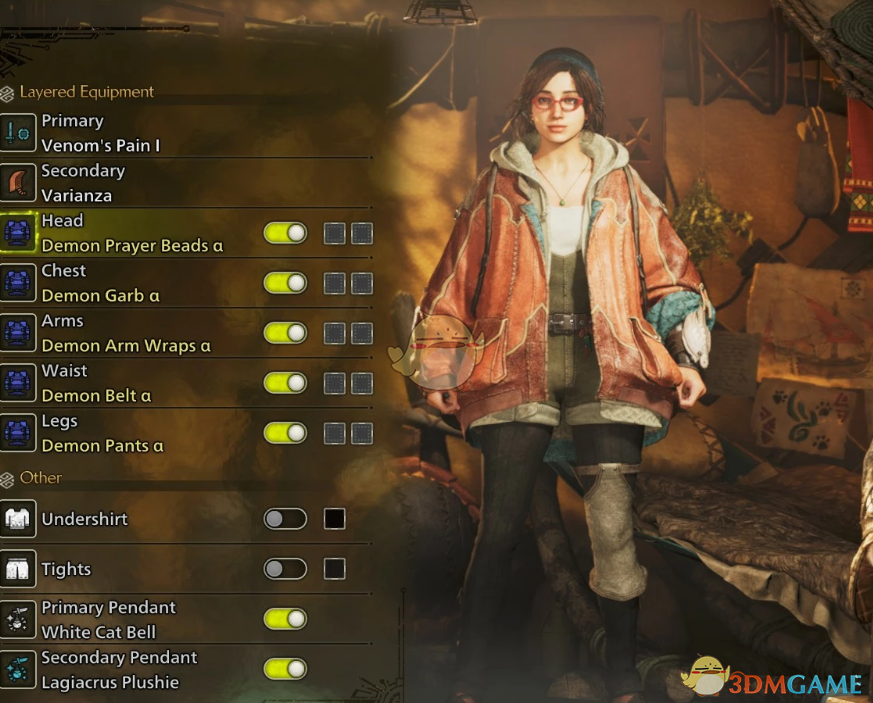Toggle the Secondary Pendant Lagiacrus Plushie switch
873x703 pixels.
285,669
